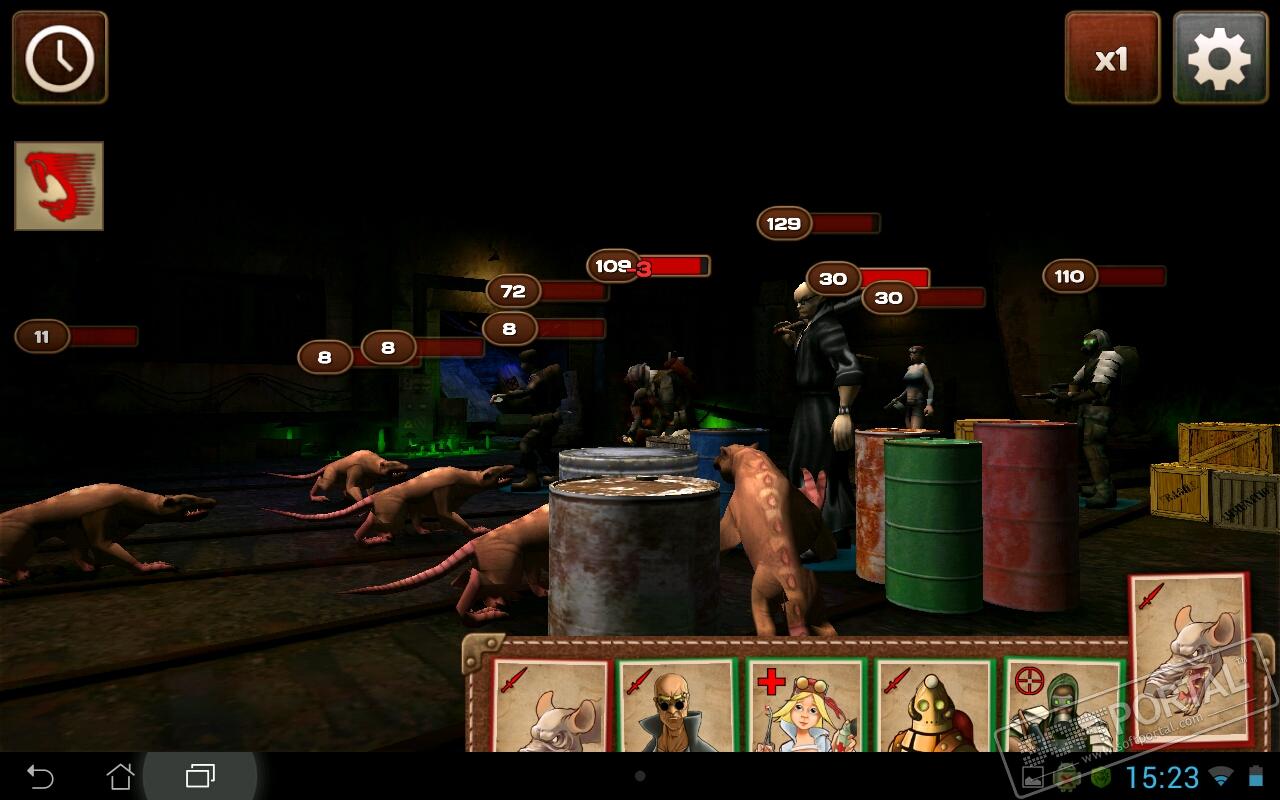Select the brass robot card
The height and width of the screenshot is (800, 1280).
pyautogui.click(x=933, y=705)
